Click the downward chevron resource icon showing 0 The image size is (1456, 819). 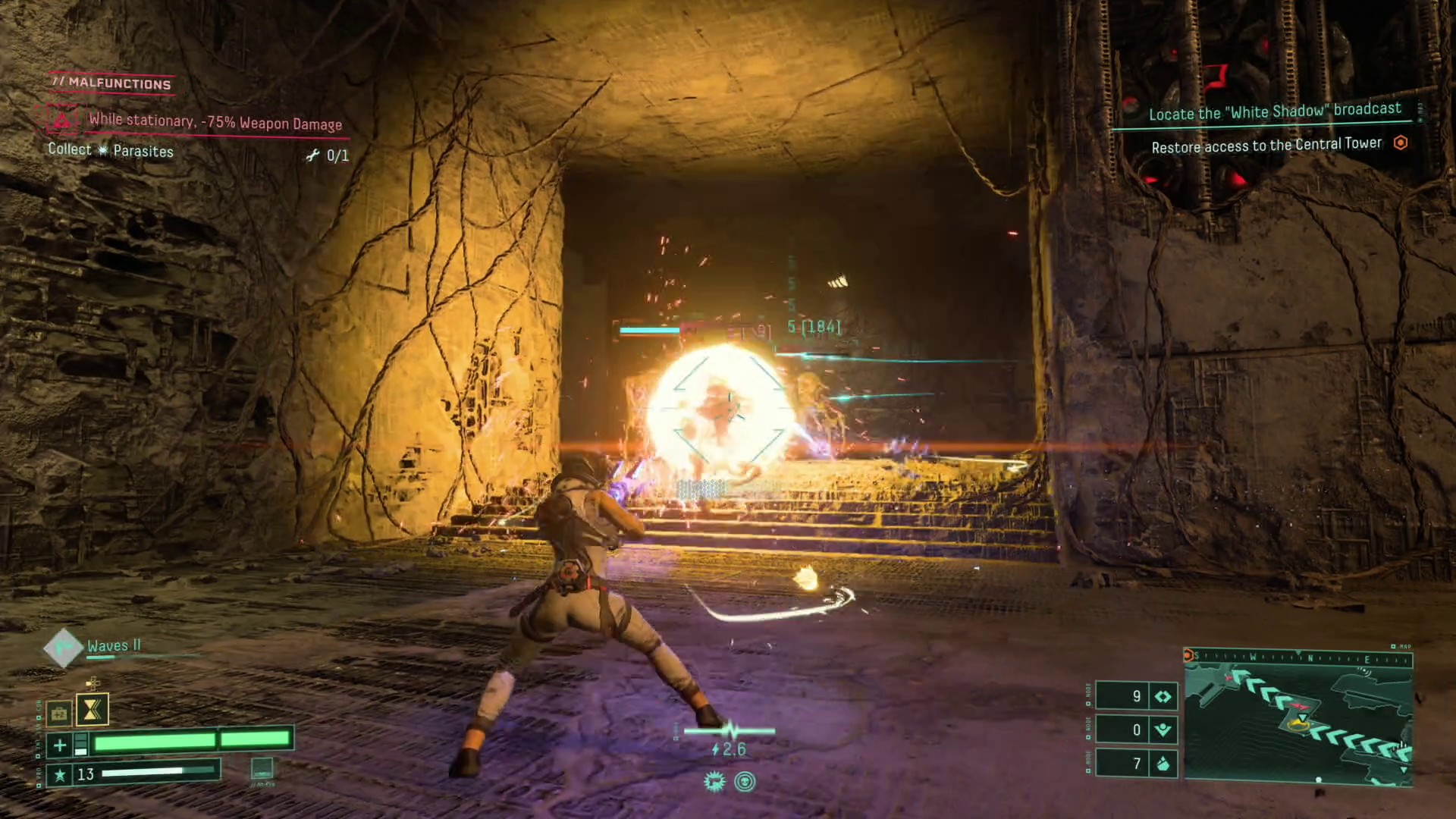point(1163,730)
